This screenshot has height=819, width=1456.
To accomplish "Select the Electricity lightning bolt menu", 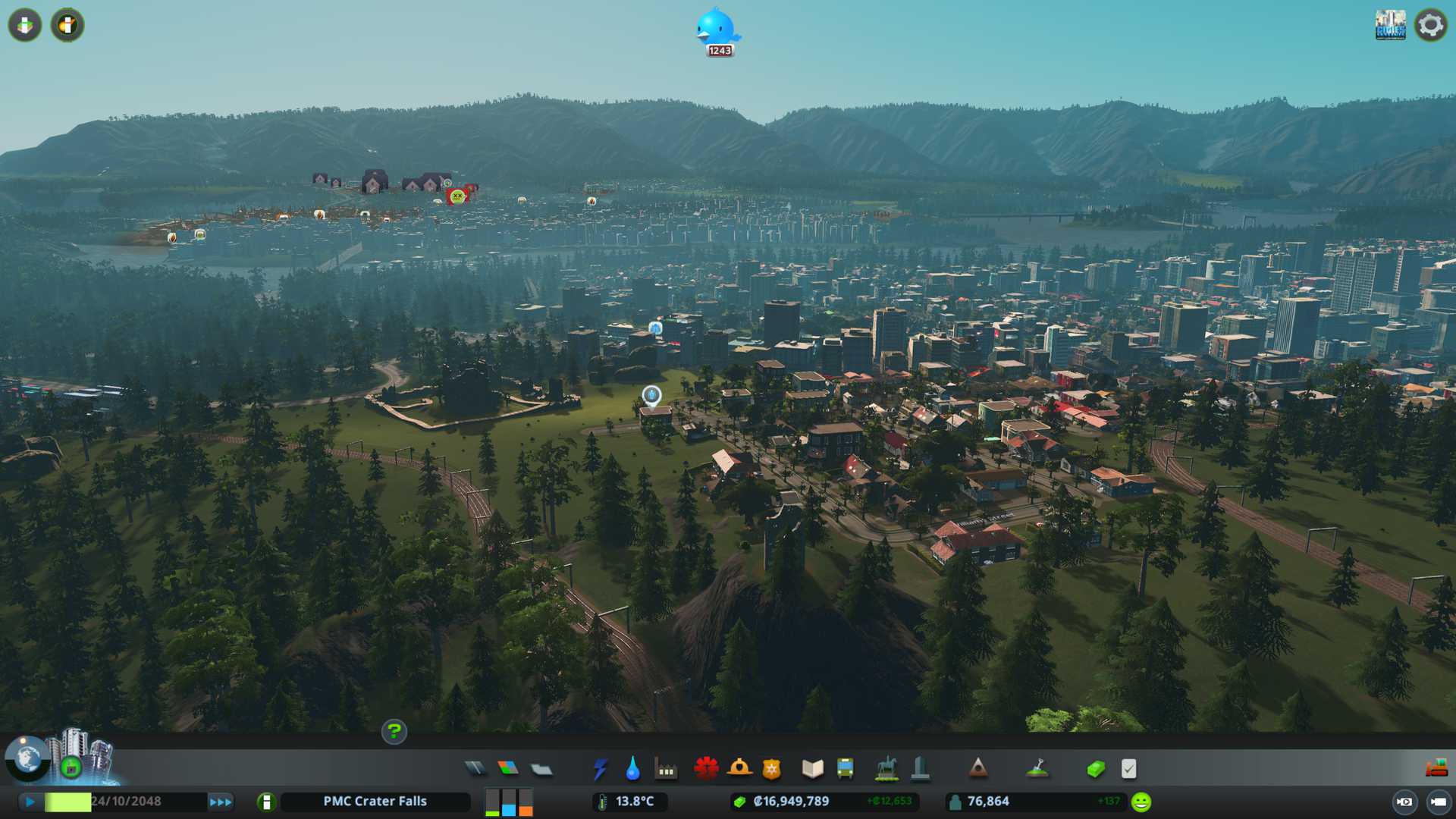I will 600,769.
